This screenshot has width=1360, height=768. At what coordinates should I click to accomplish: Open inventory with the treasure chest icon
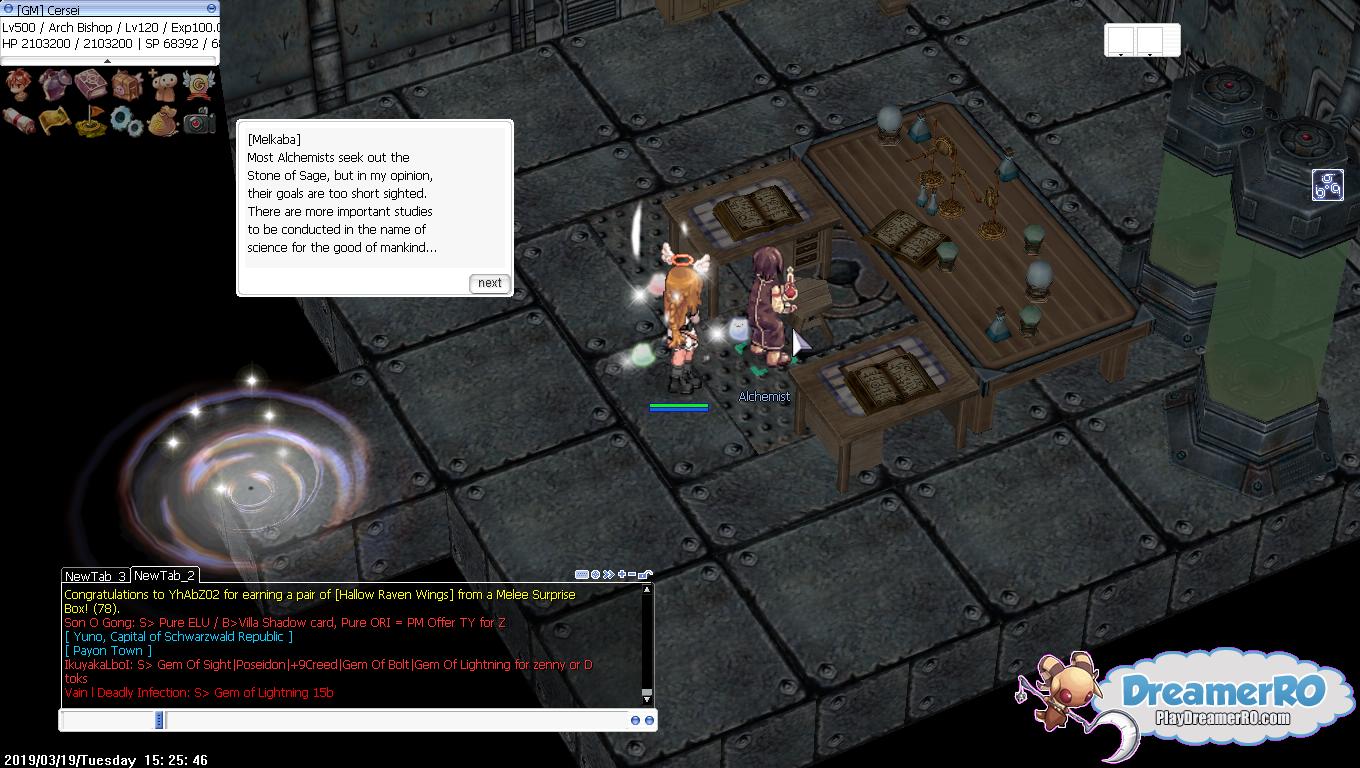(127, 86)
